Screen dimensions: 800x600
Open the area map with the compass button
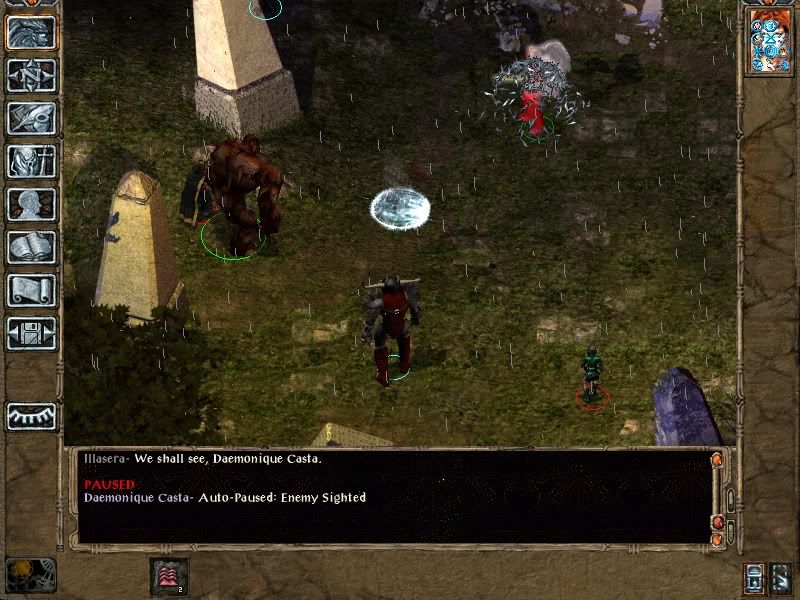[31, 75]
